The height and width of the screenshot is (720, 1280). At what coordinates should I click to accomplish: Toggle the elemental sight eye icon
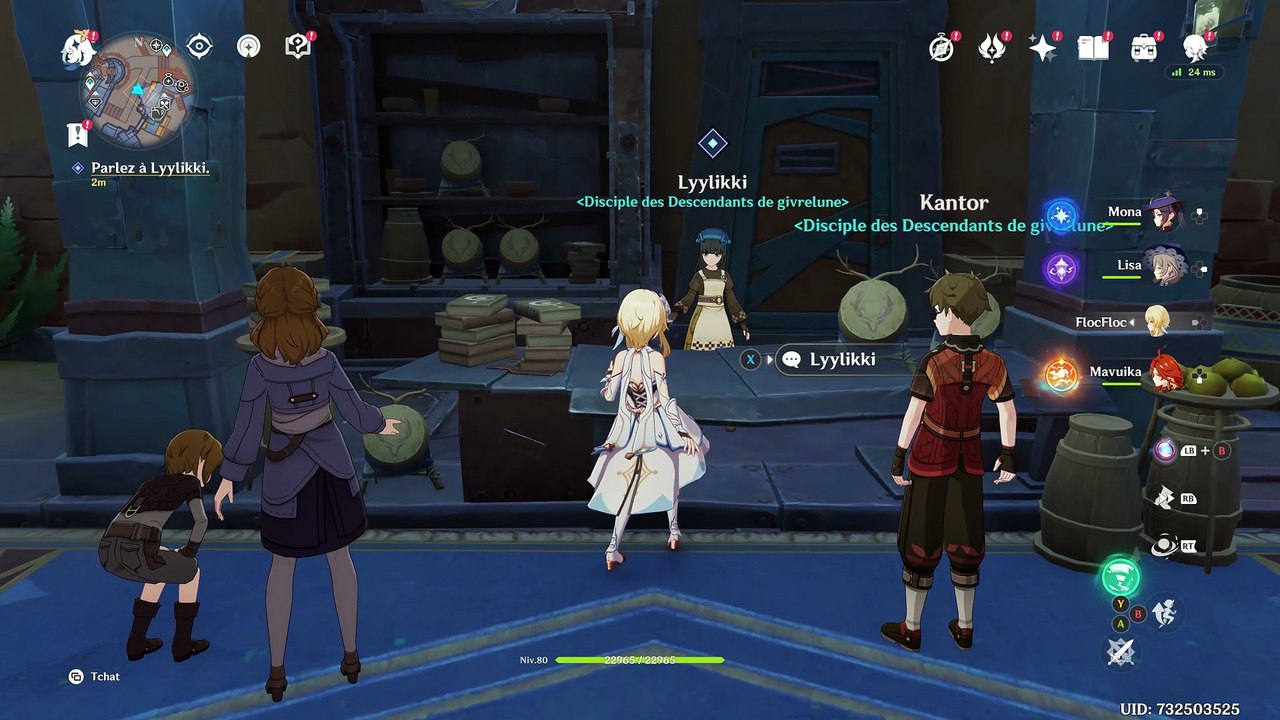(x=200, y=46)
